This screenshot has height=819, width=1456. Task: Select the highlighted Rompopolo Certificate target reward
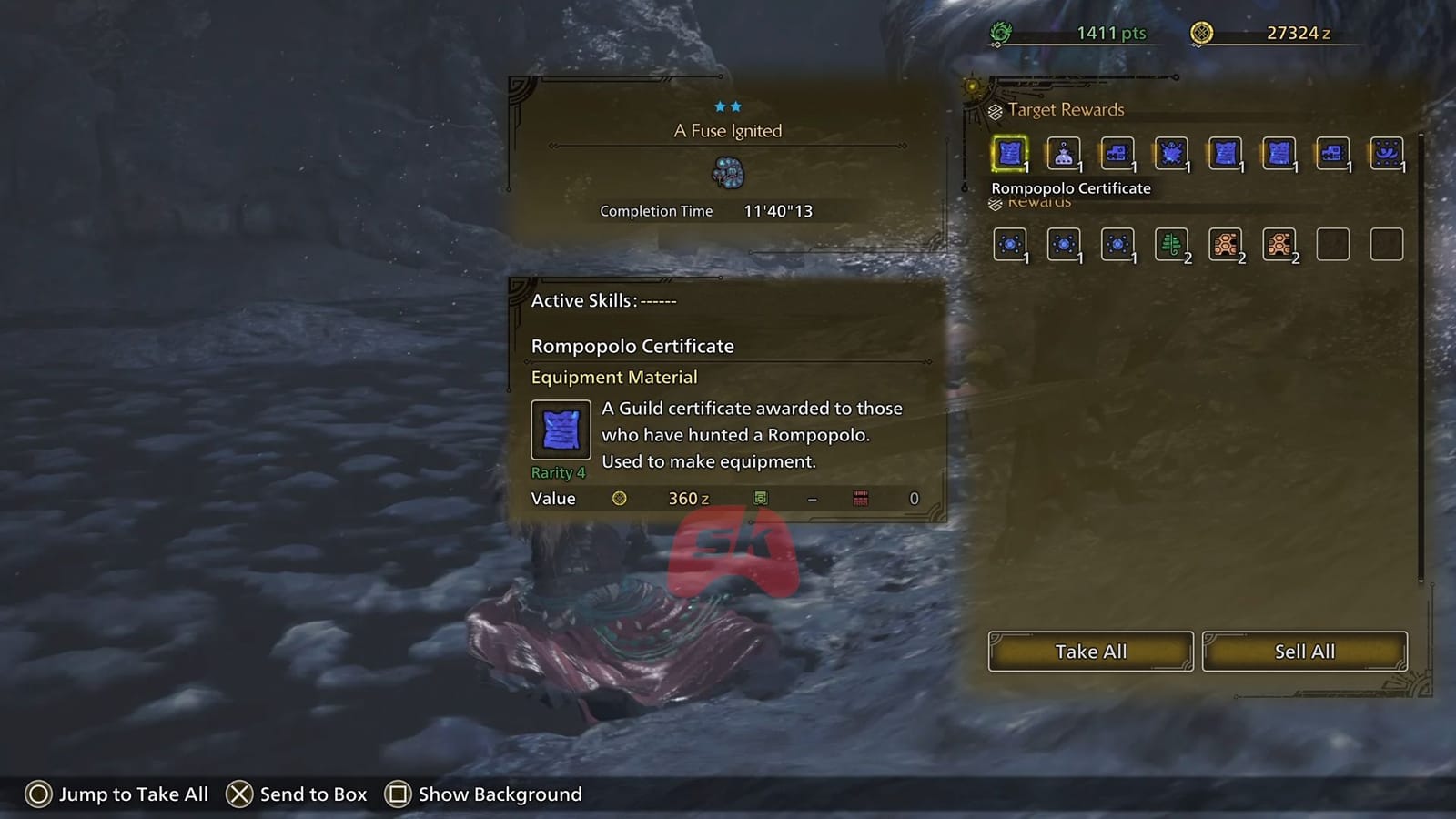click(x=1009, y=153)
